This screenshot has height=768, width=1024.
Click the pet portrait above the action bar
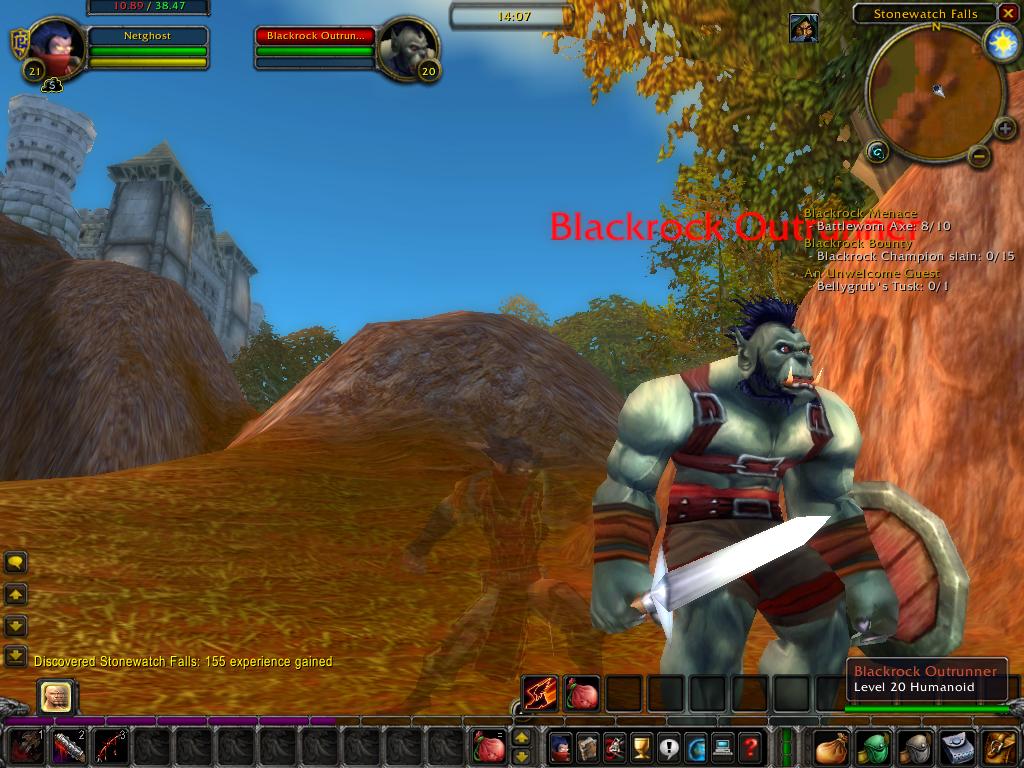[56, 696]
